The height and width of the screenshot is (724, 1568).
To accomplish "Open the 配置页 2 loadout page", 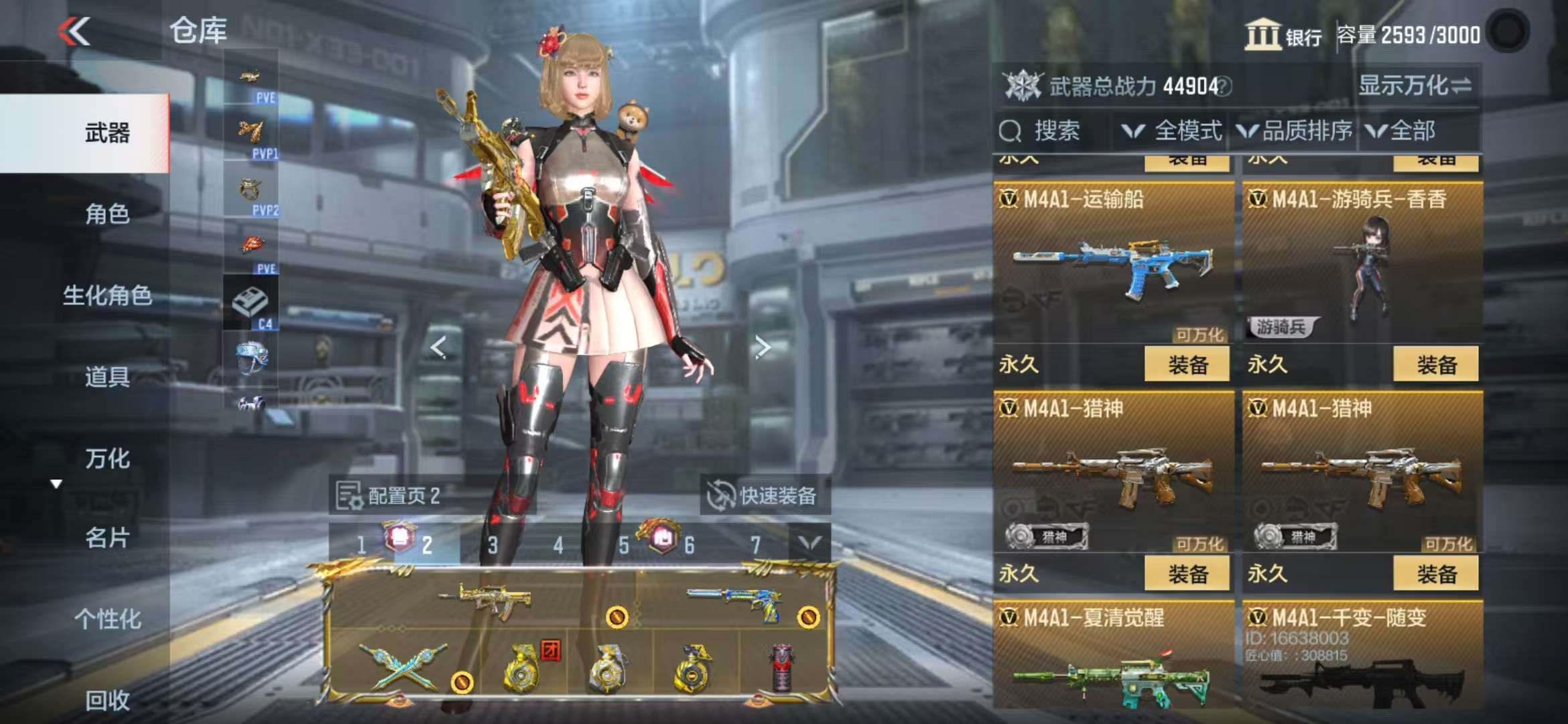I will pyautogui.click(x=389, y=496).
